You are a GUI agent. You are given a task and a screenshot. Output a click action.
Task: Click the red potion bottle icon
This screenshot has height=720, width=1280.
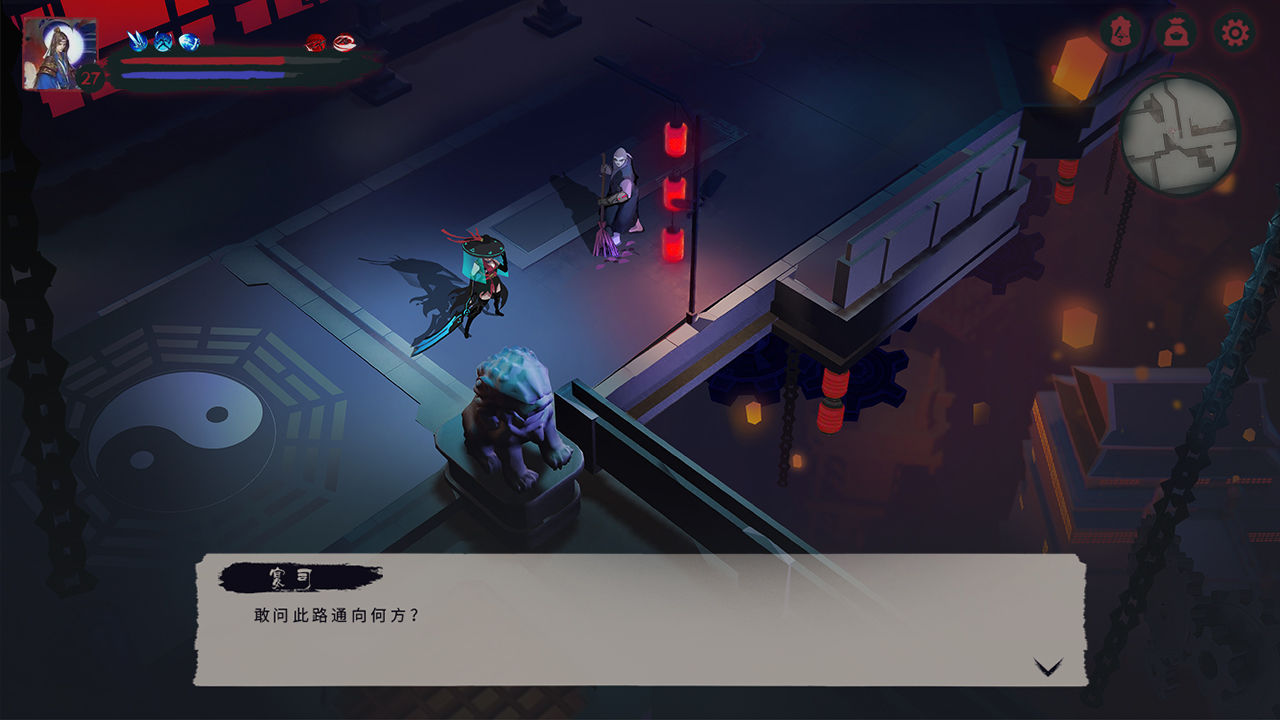(x=1121, y=32)
